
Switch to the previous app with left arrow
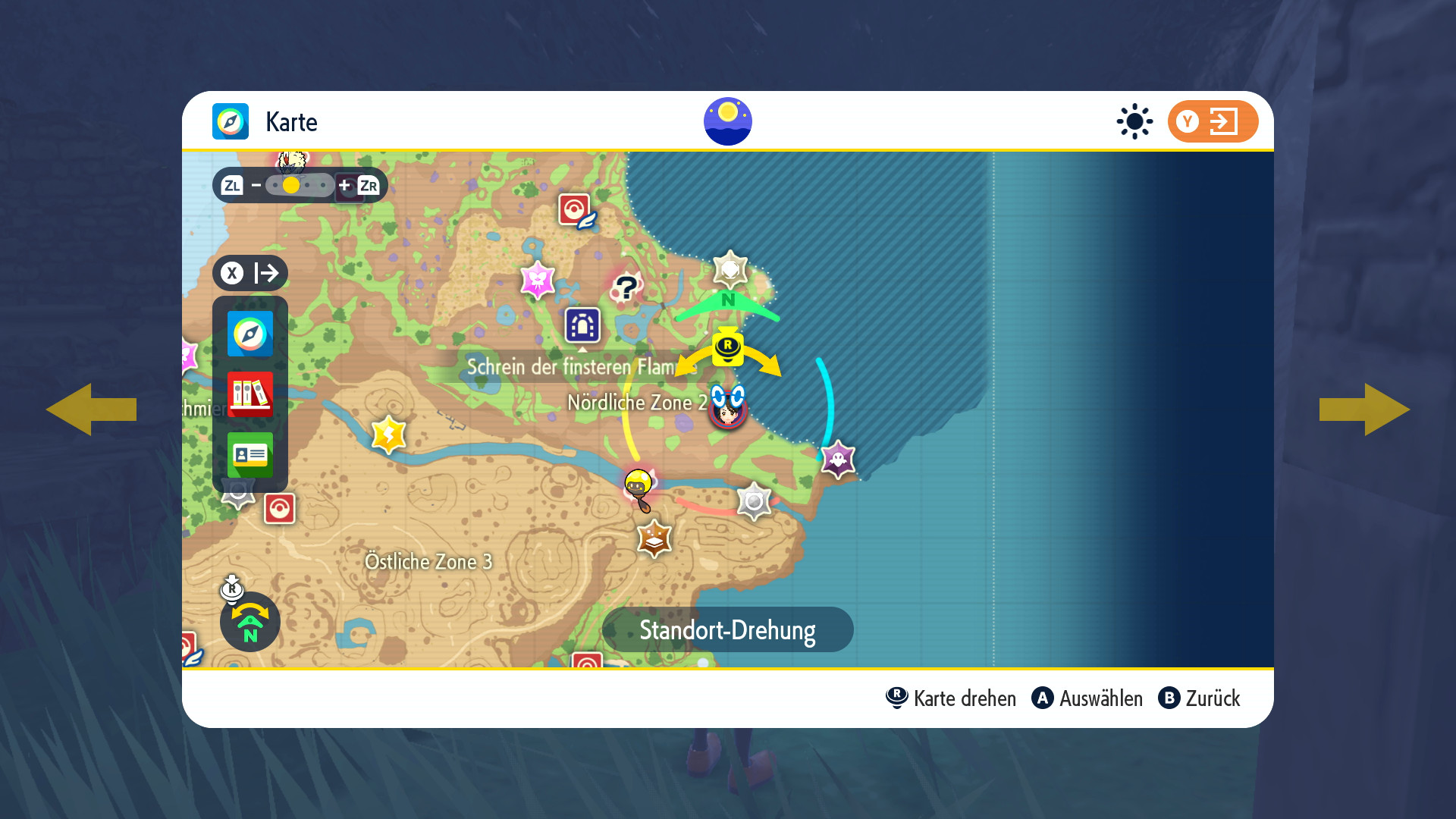tap(91, 409)
